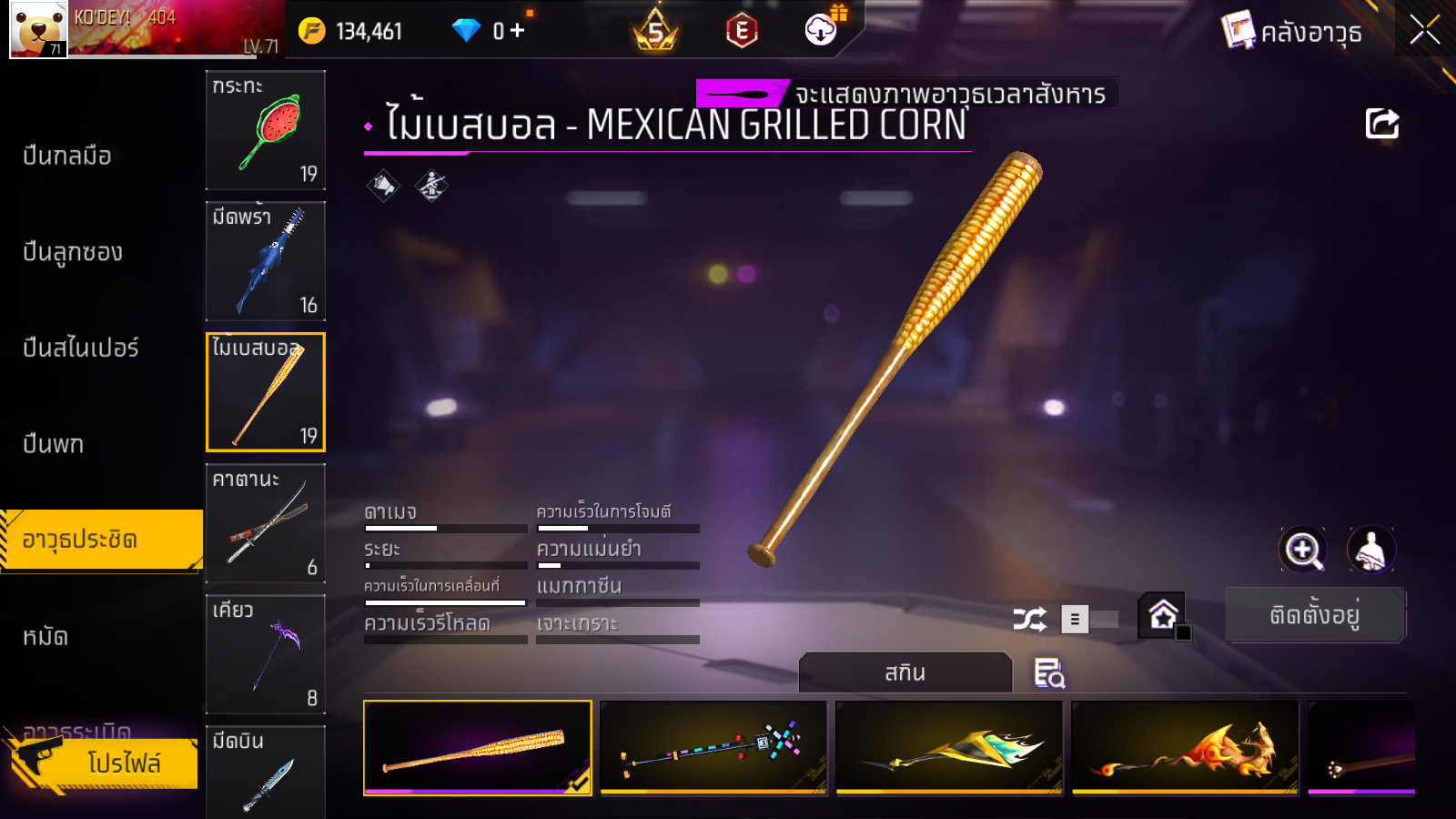The height and width of the screenshot is (819, 1456).
Task: Open the ปืนพก pistol category
Action: coord(54,444)
